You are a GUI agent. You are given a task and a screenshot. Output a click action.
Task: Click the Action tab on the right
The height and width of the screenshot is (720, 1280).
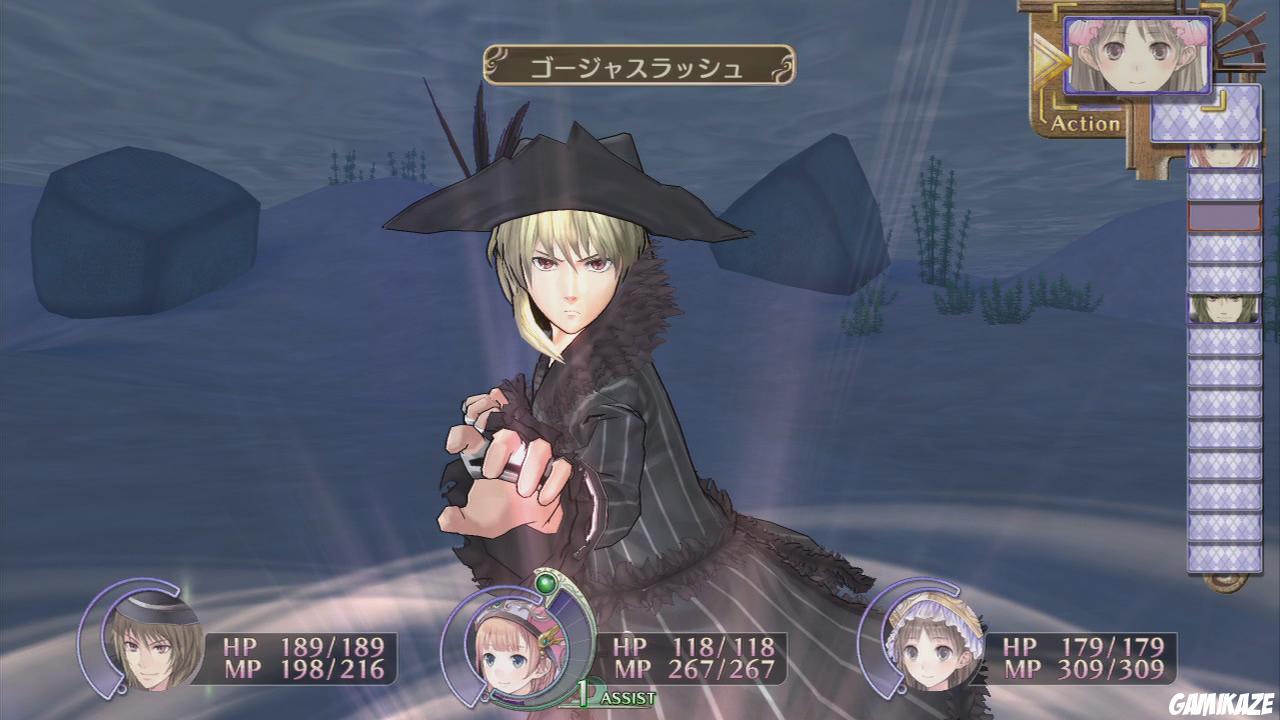1085,125
